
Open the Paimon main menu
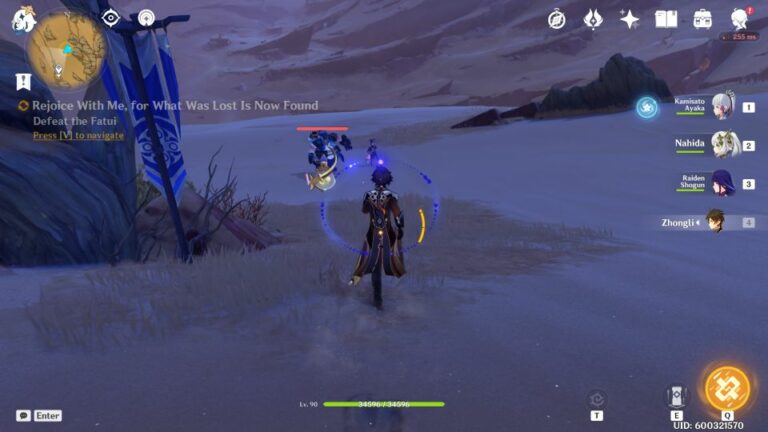[x=24, y=16]
